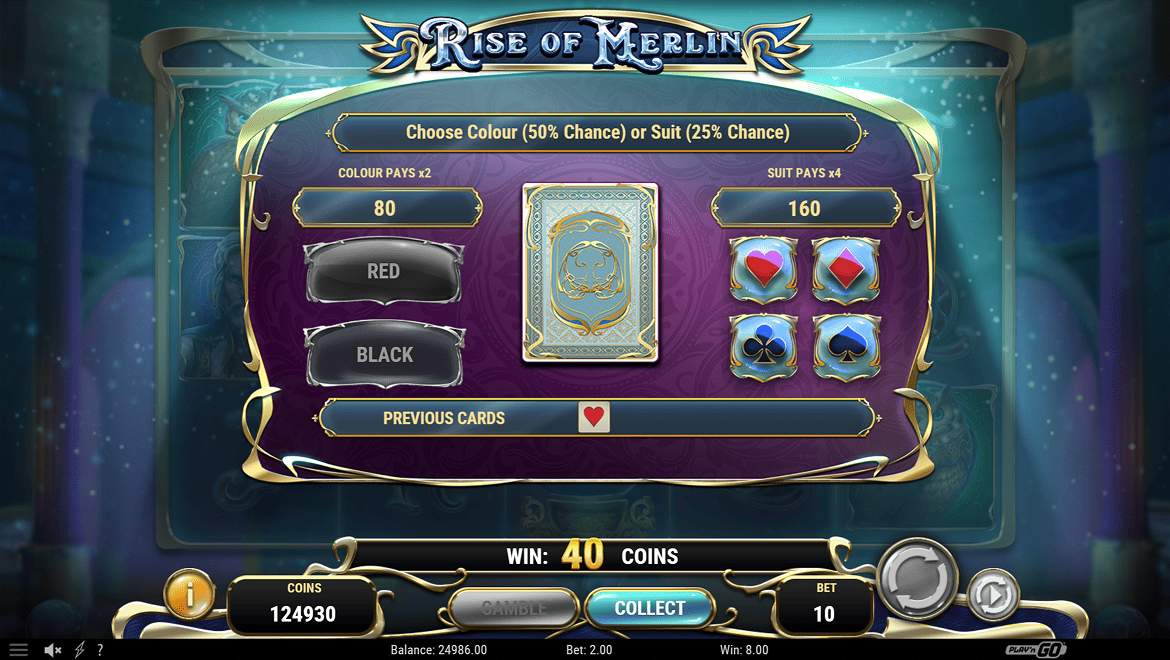Pick the spades suit icon
1170x660 pixels.
pyautogui.click(x=846, y=347)
